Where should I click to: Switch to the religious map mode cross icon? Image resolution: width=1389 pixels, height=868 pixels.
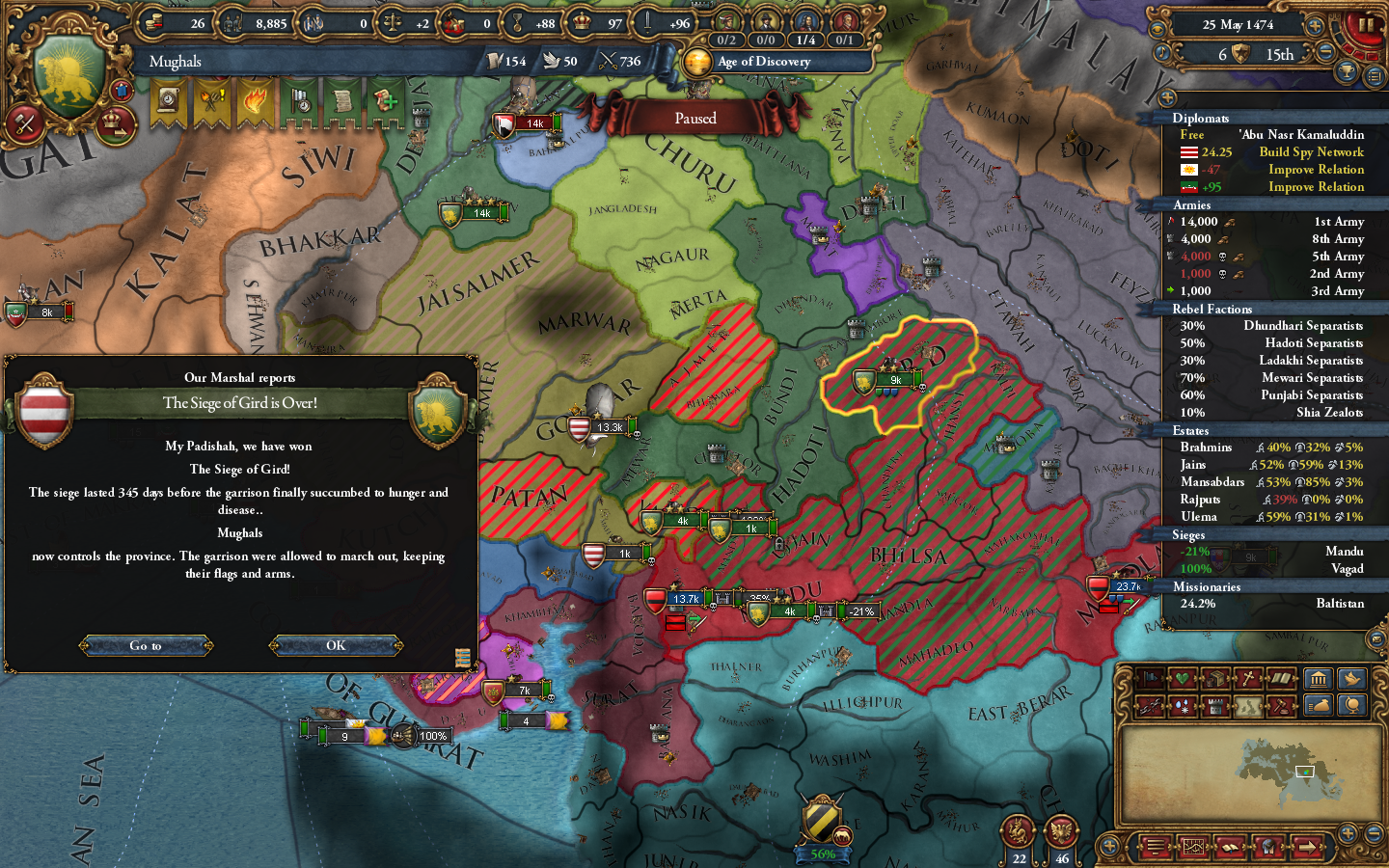point(1249,678)
